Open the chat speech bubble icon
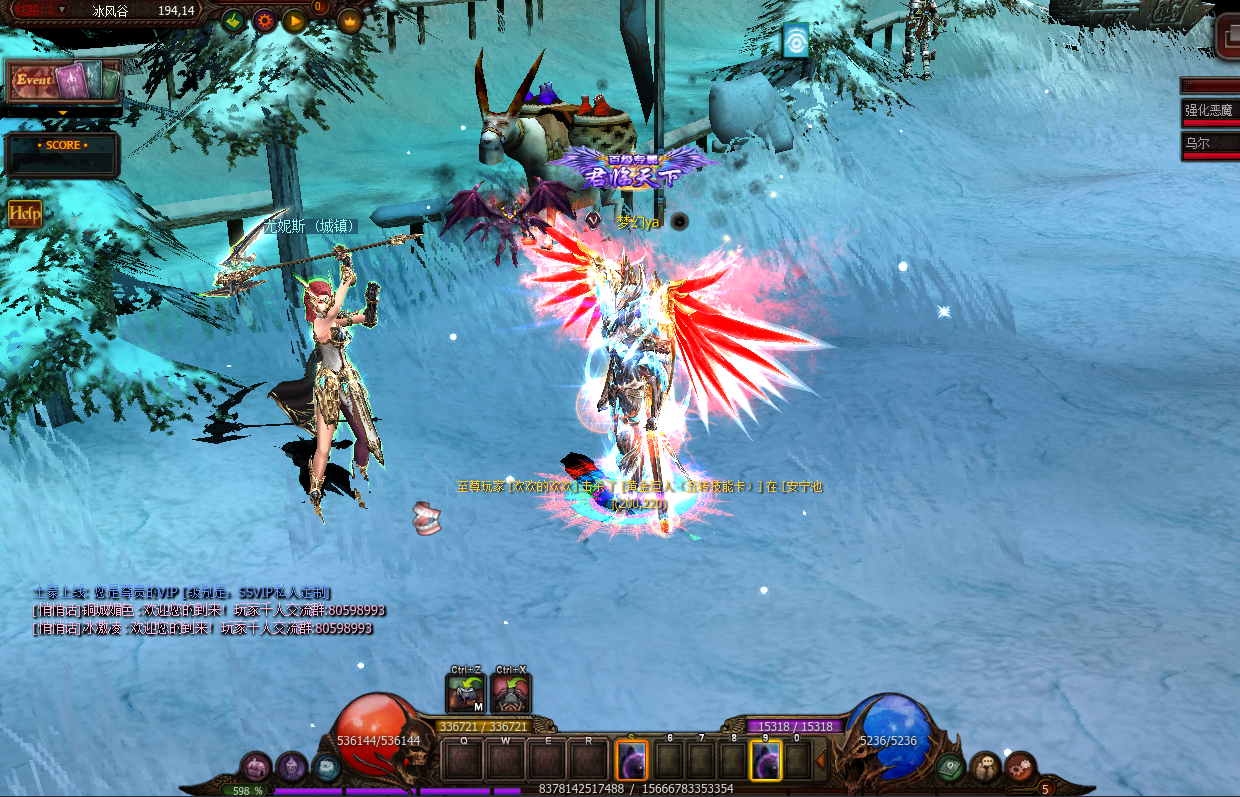 coord(986,767)
